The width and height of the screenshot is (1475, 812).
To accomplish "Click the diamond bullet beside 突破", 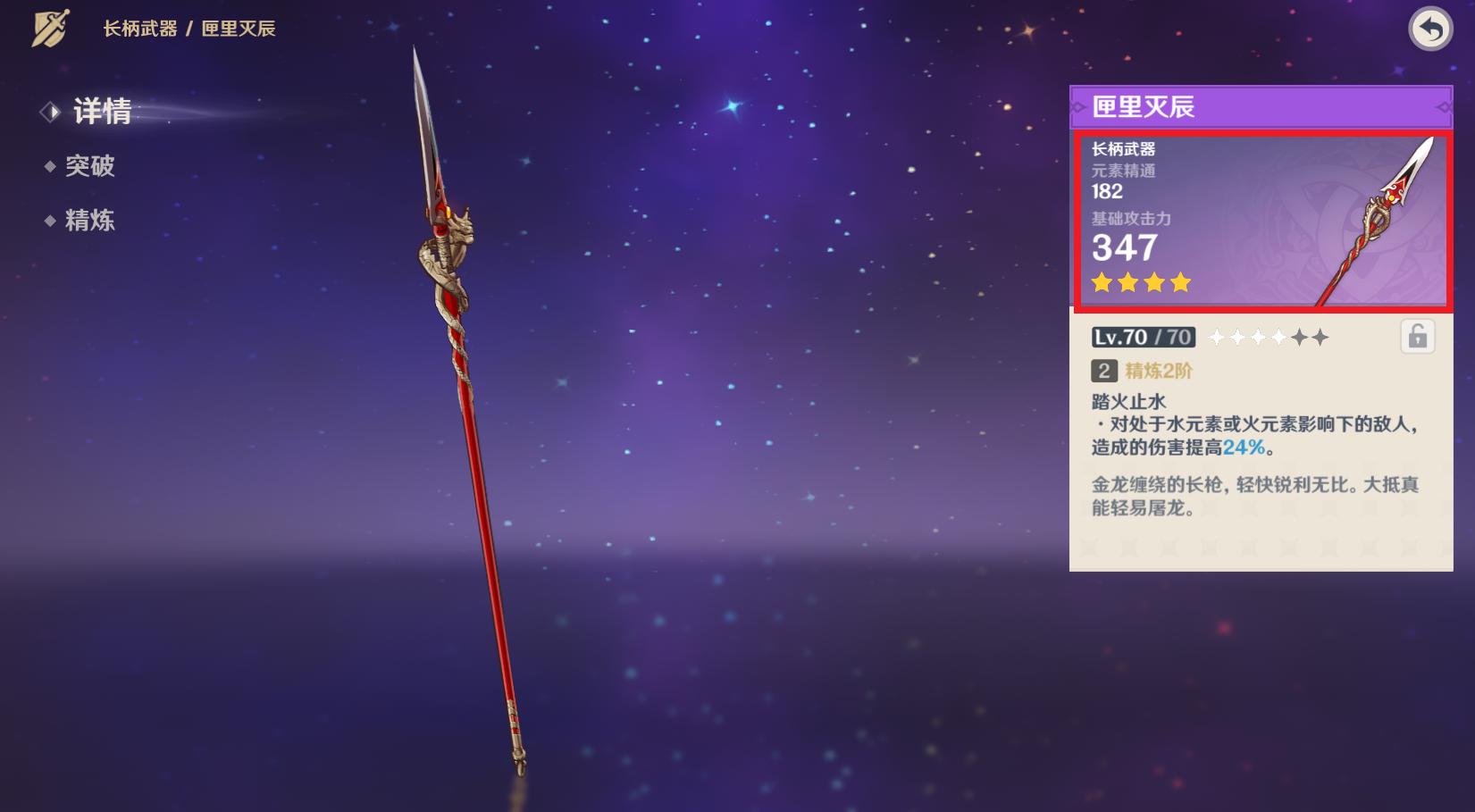I will pos(52,167).
